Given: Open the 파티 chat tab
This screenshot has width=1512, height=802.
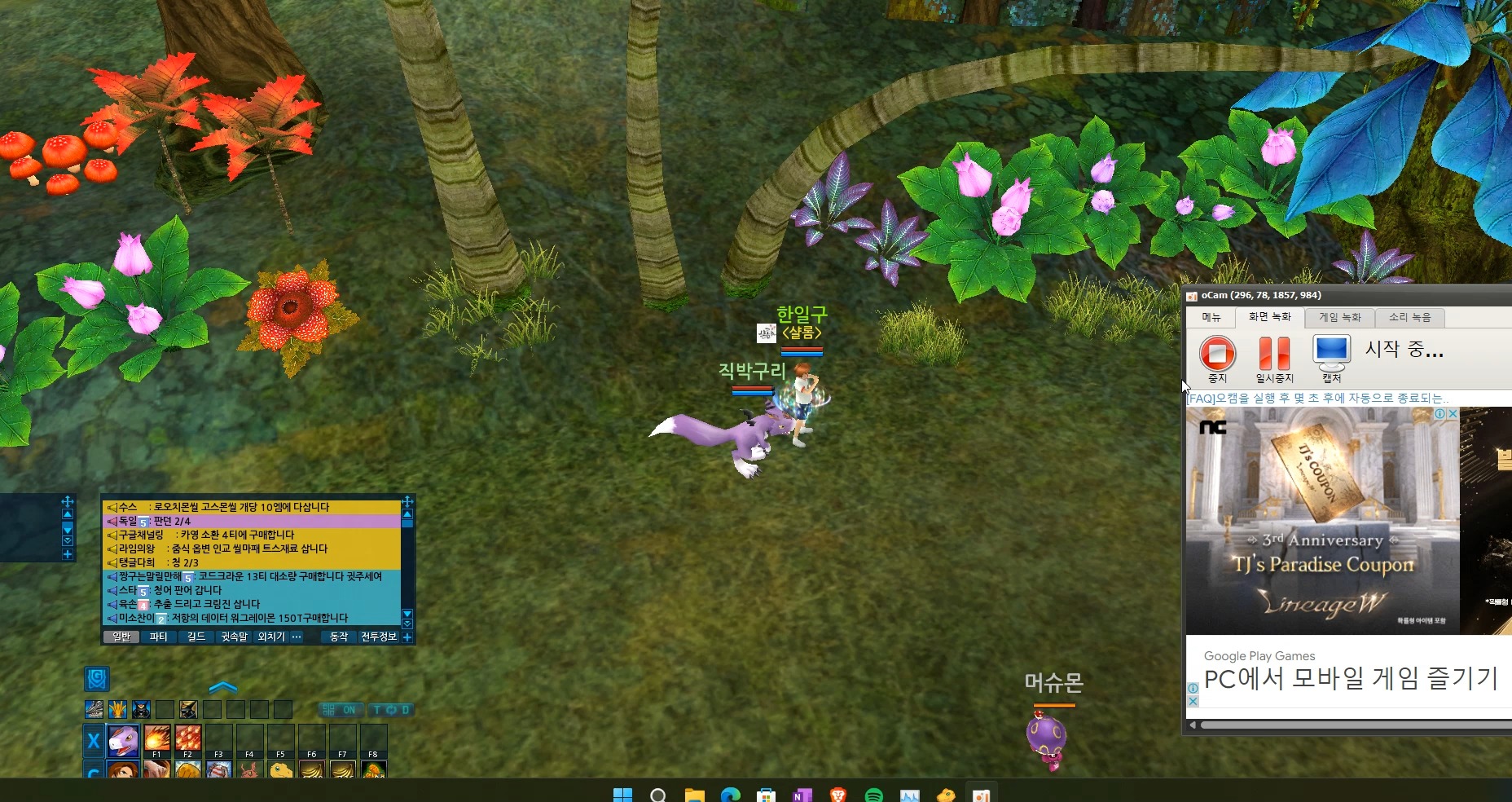Looking at the screenshot, I should pyautogui.click(x=159, y=637).
